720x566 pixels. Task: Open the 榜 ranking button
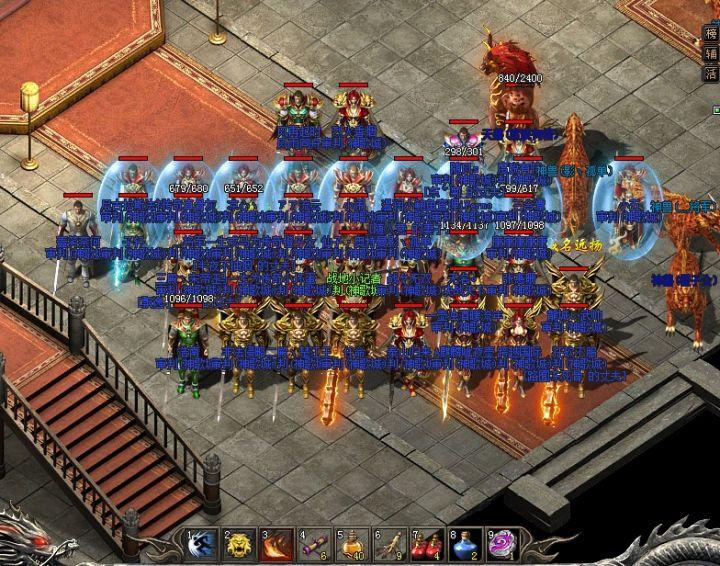(x=711, y=32)
